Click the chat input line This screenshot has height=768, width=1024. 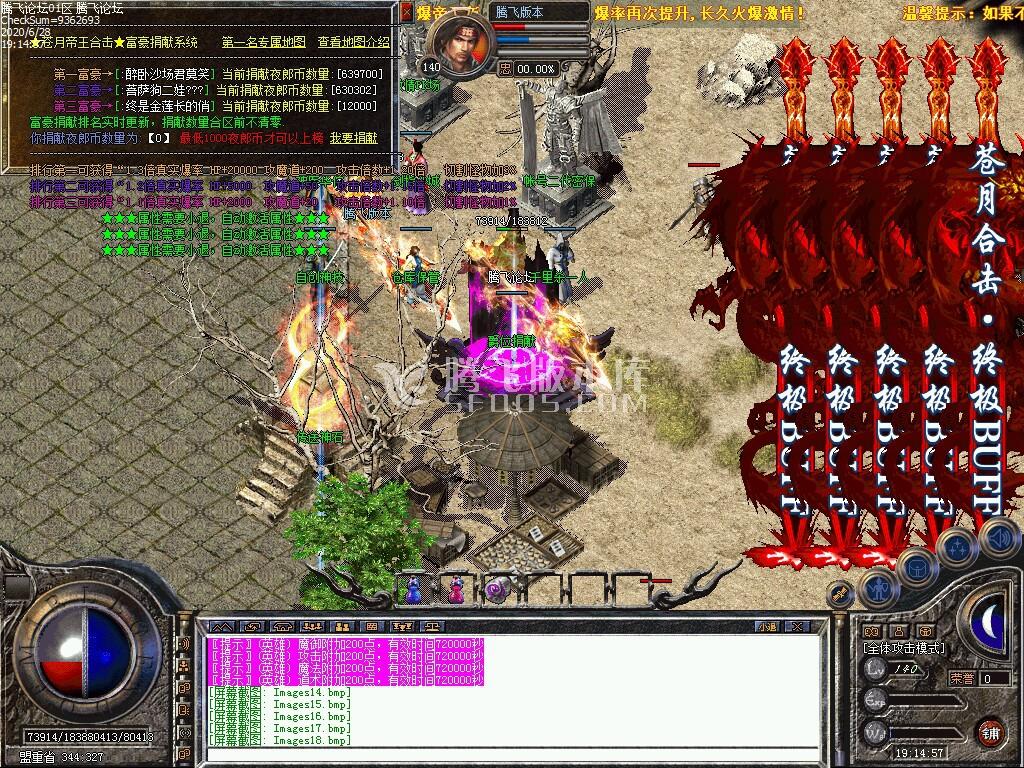[x=500, y=754]
